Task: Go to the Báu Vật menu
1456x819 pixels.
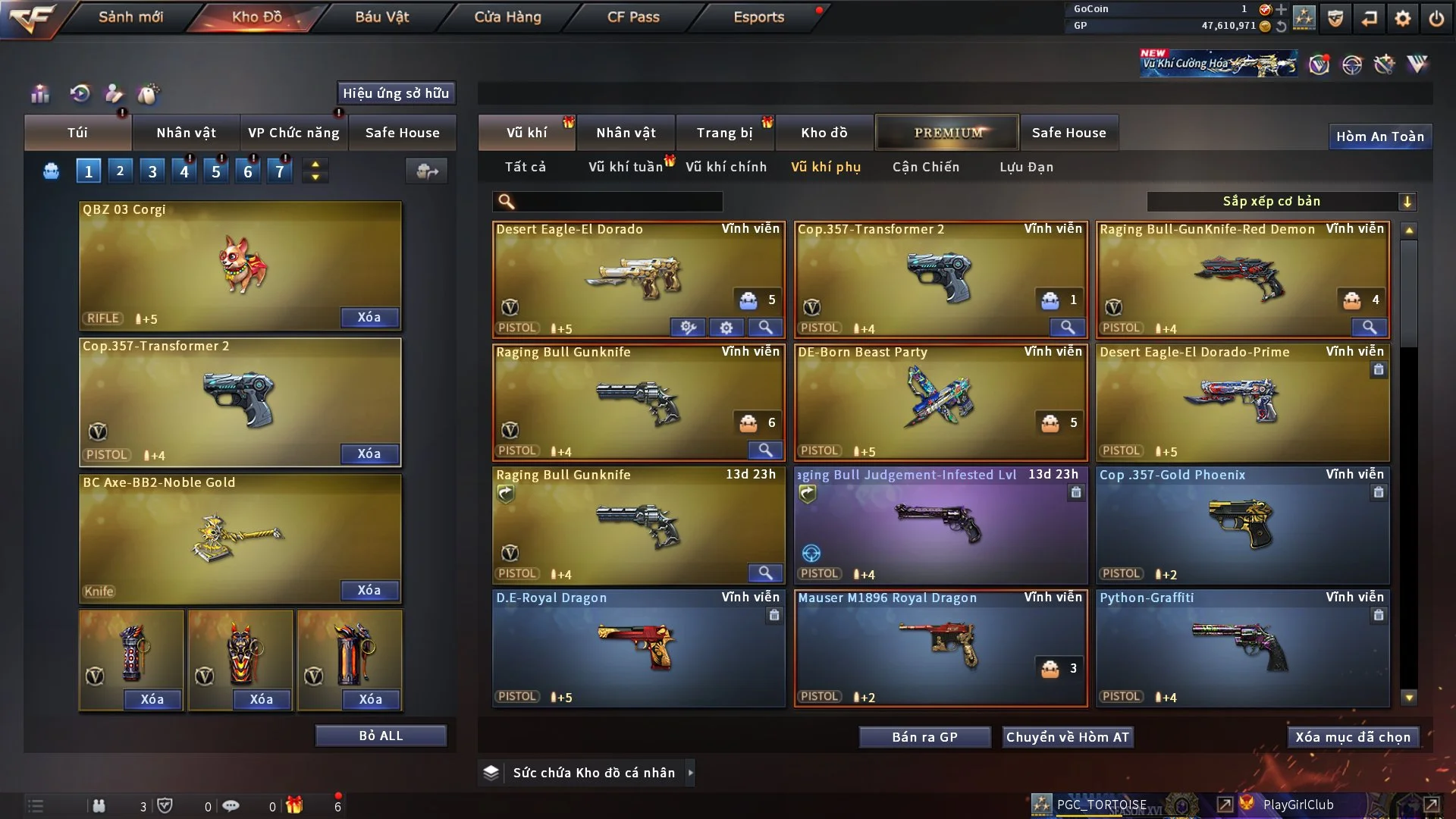Action: [381, 17]
